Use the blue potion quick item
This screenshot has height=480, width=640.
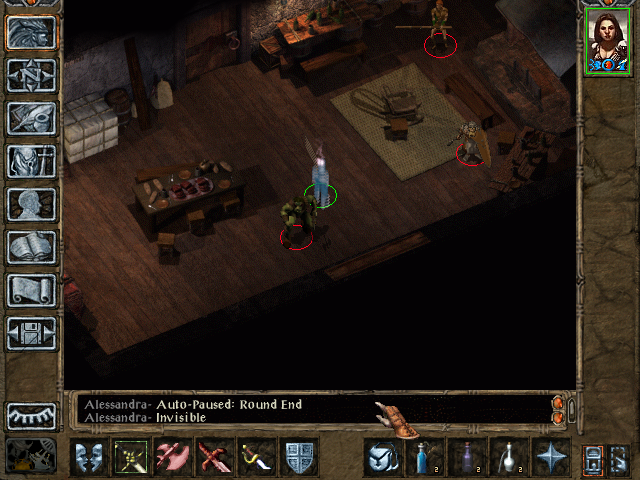[x=425, y=457]
